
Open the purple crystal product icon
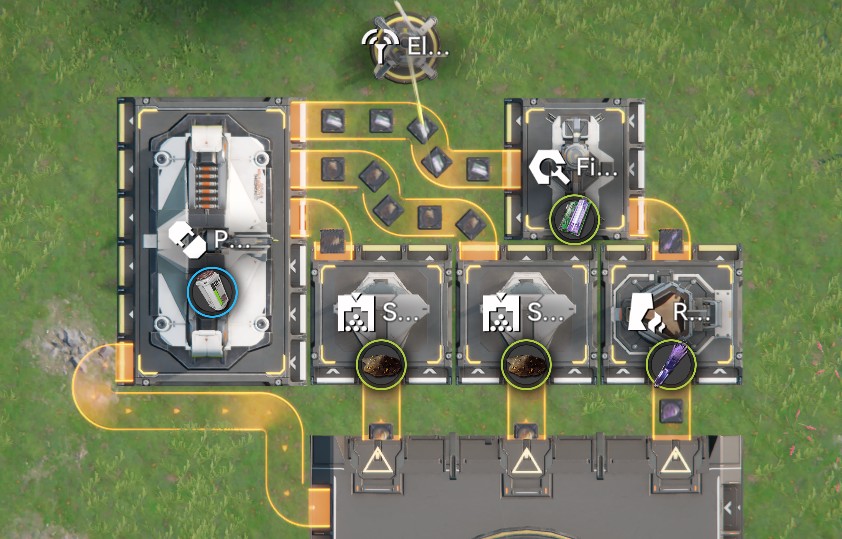[x=669, y=364]
